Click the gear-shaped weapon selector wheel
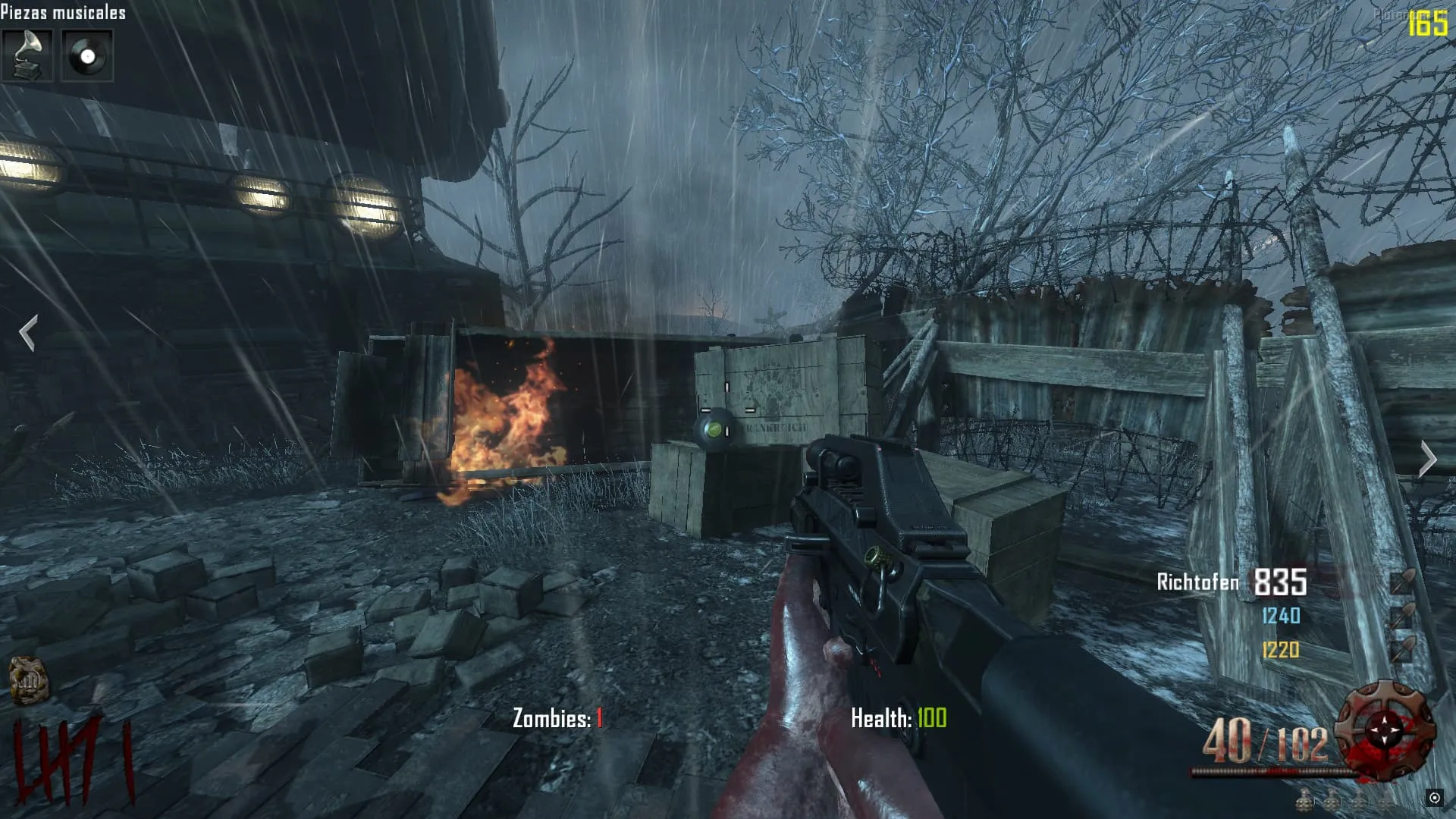 pos(1385,728)
